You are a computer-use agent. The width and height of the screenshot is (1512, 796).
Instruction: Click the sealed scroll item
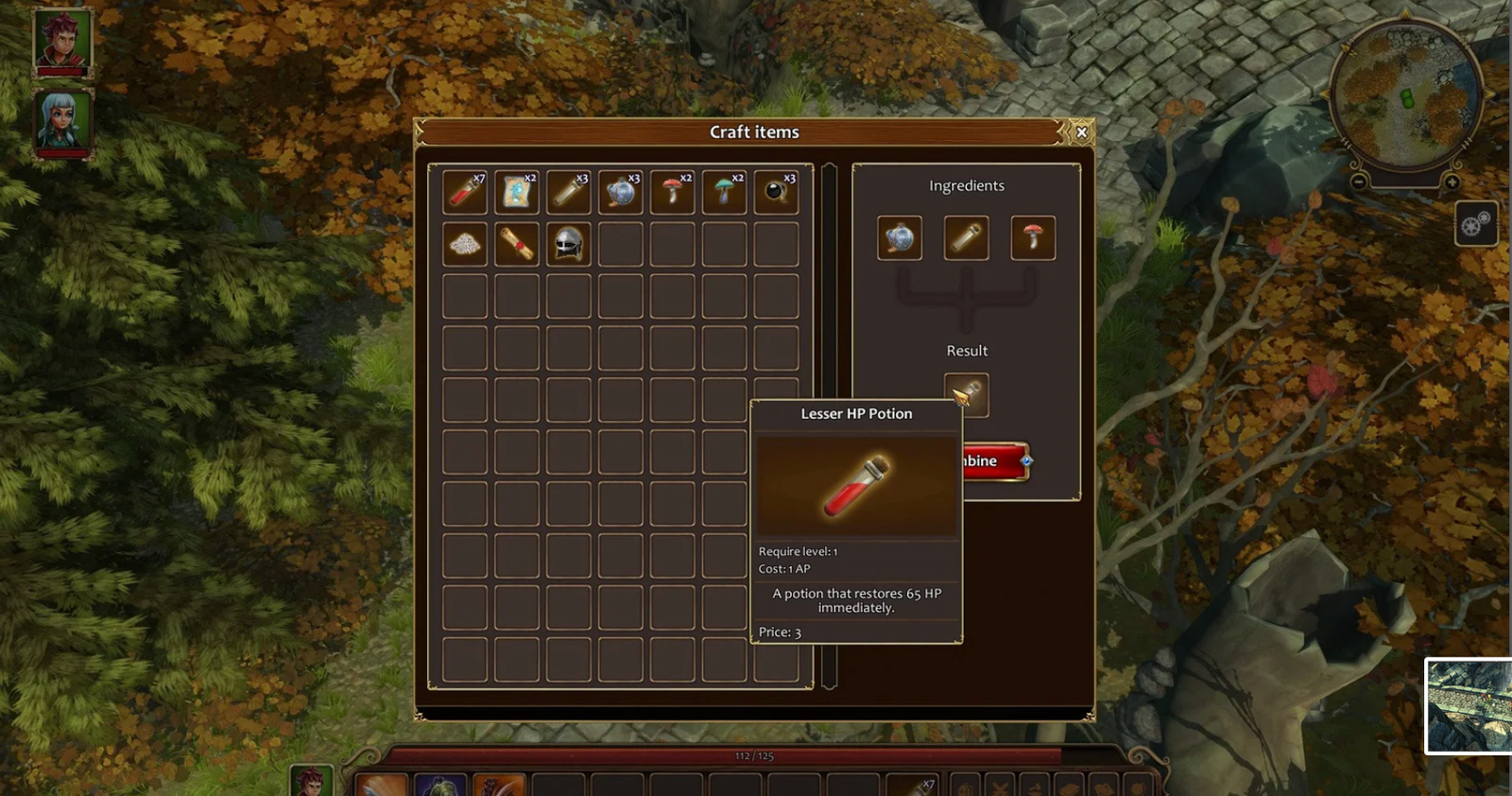click(x=516, y=244)
